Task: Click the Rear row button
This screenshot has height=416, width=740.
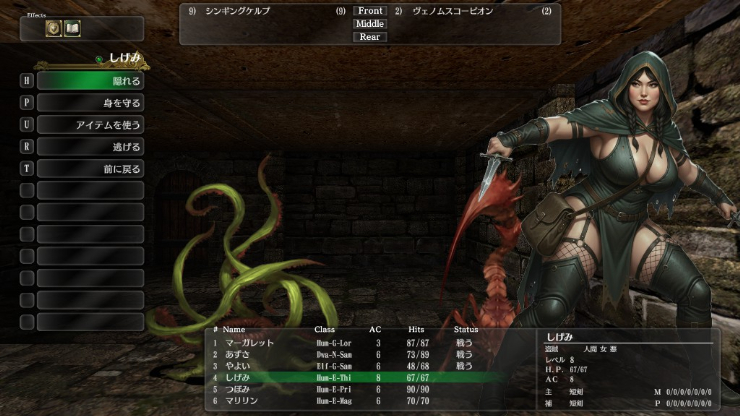Action: click(x=370, y=37)
